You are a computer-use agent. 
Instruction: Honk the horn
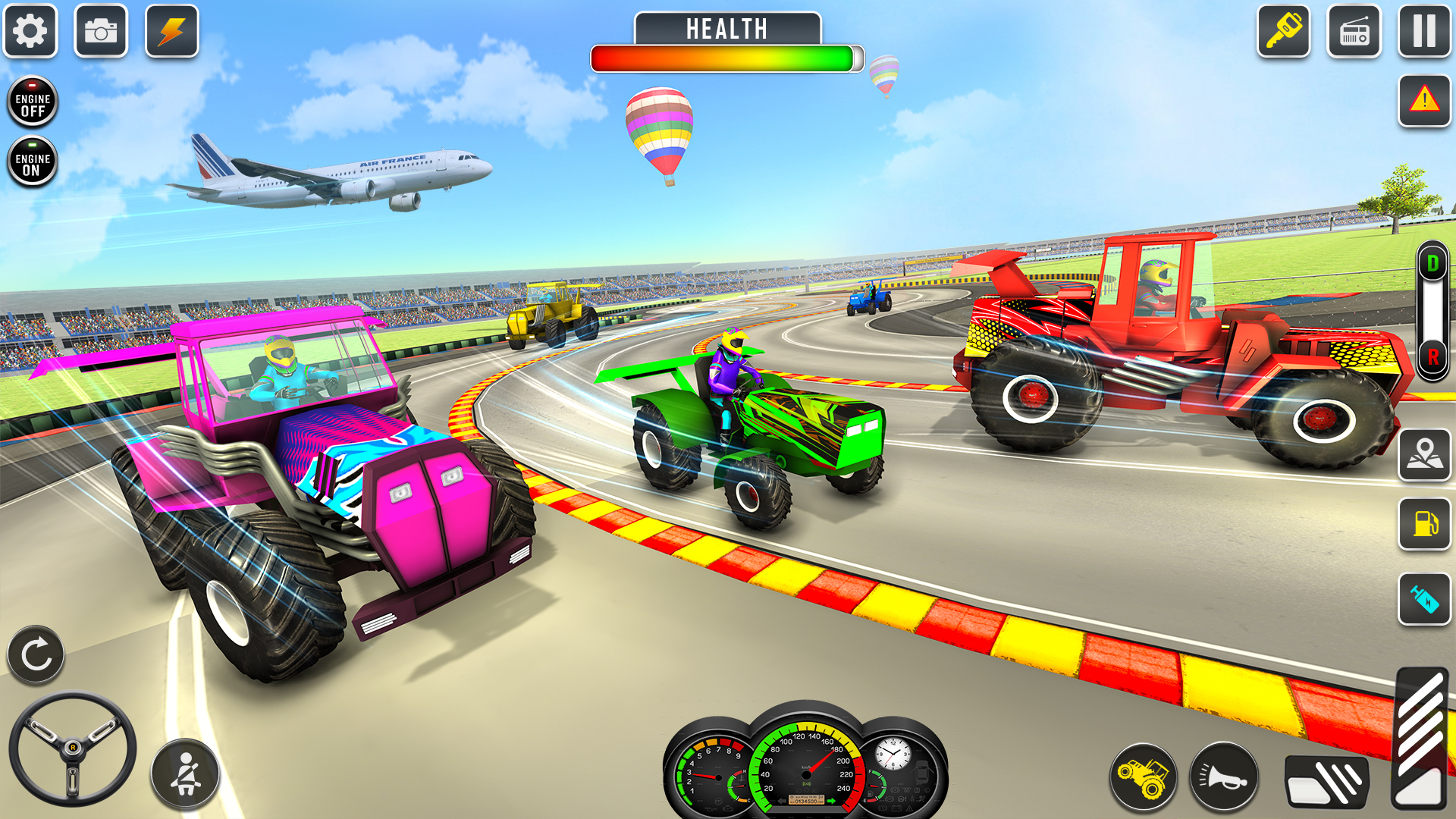[1221, 775]
